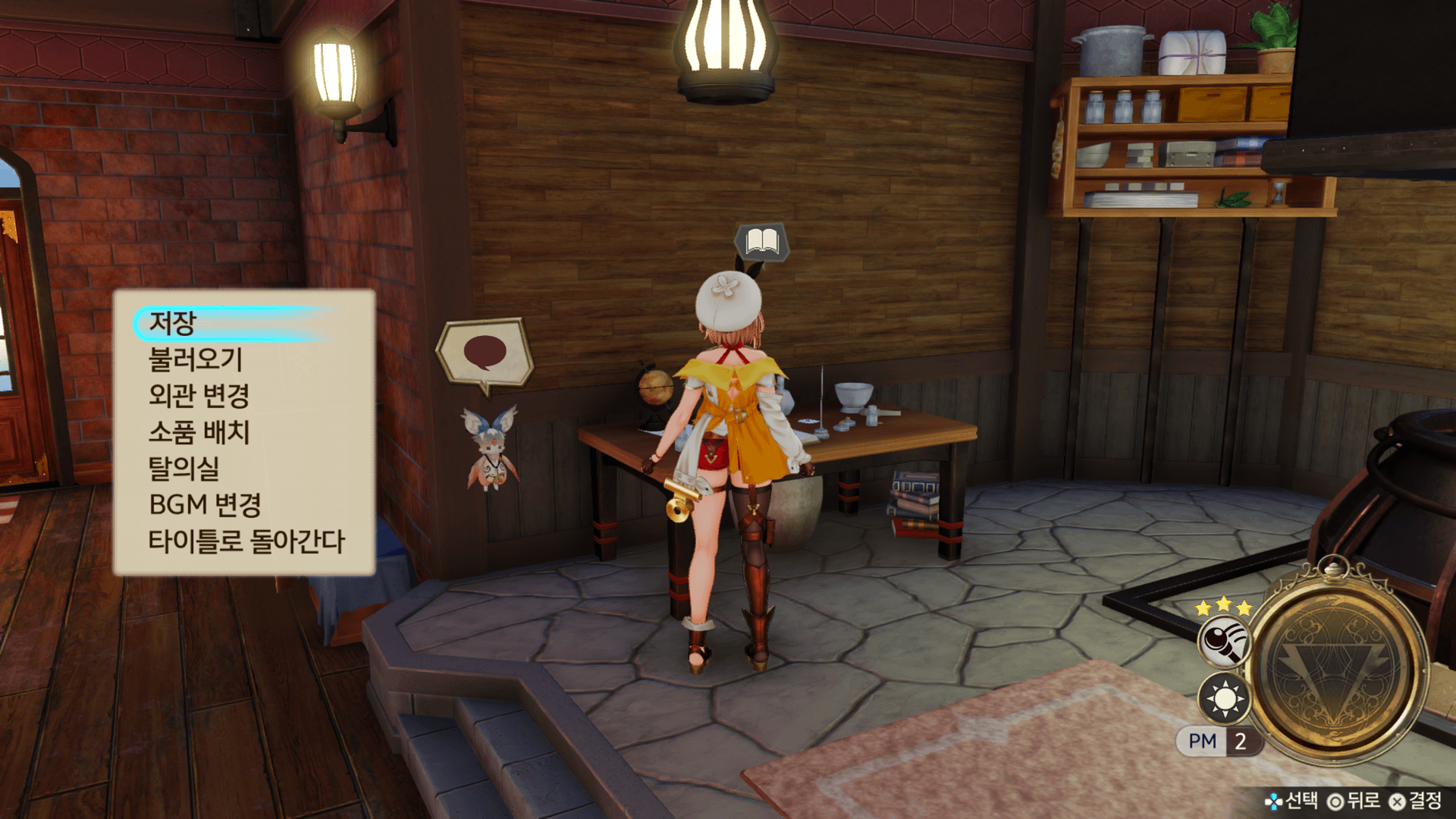Click the golden compass minimap dial
This screenshot has height=819, width=1456.
1336,666
